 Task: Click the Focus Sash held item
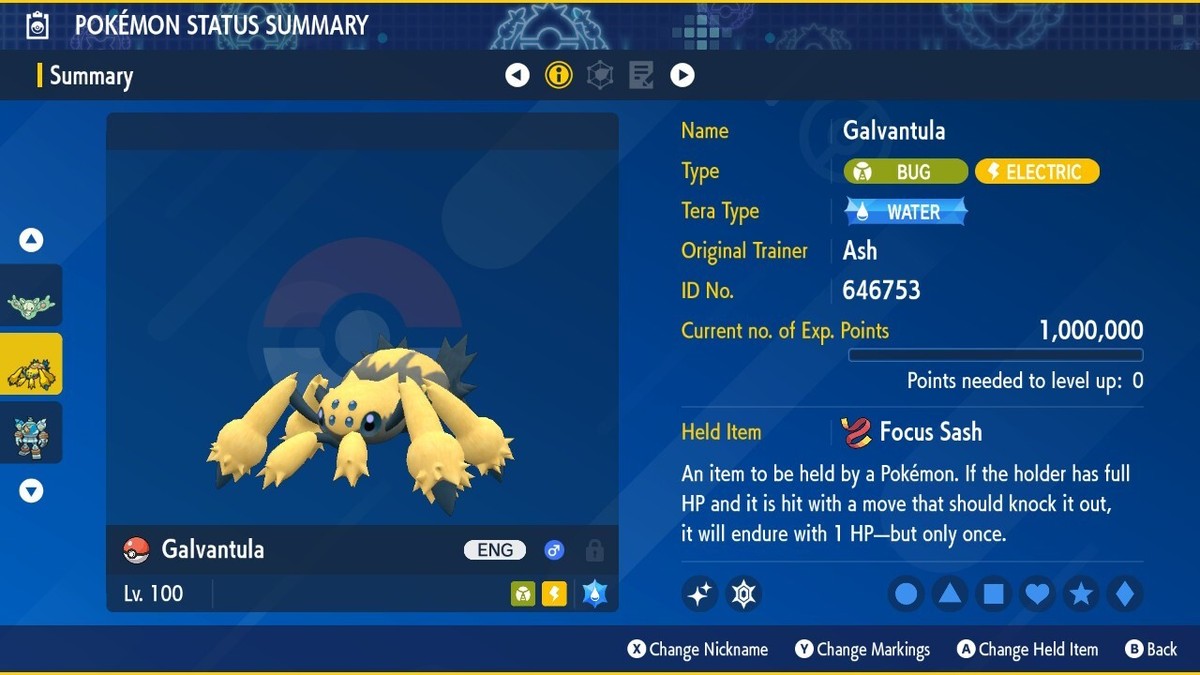(x=912, y=432)
